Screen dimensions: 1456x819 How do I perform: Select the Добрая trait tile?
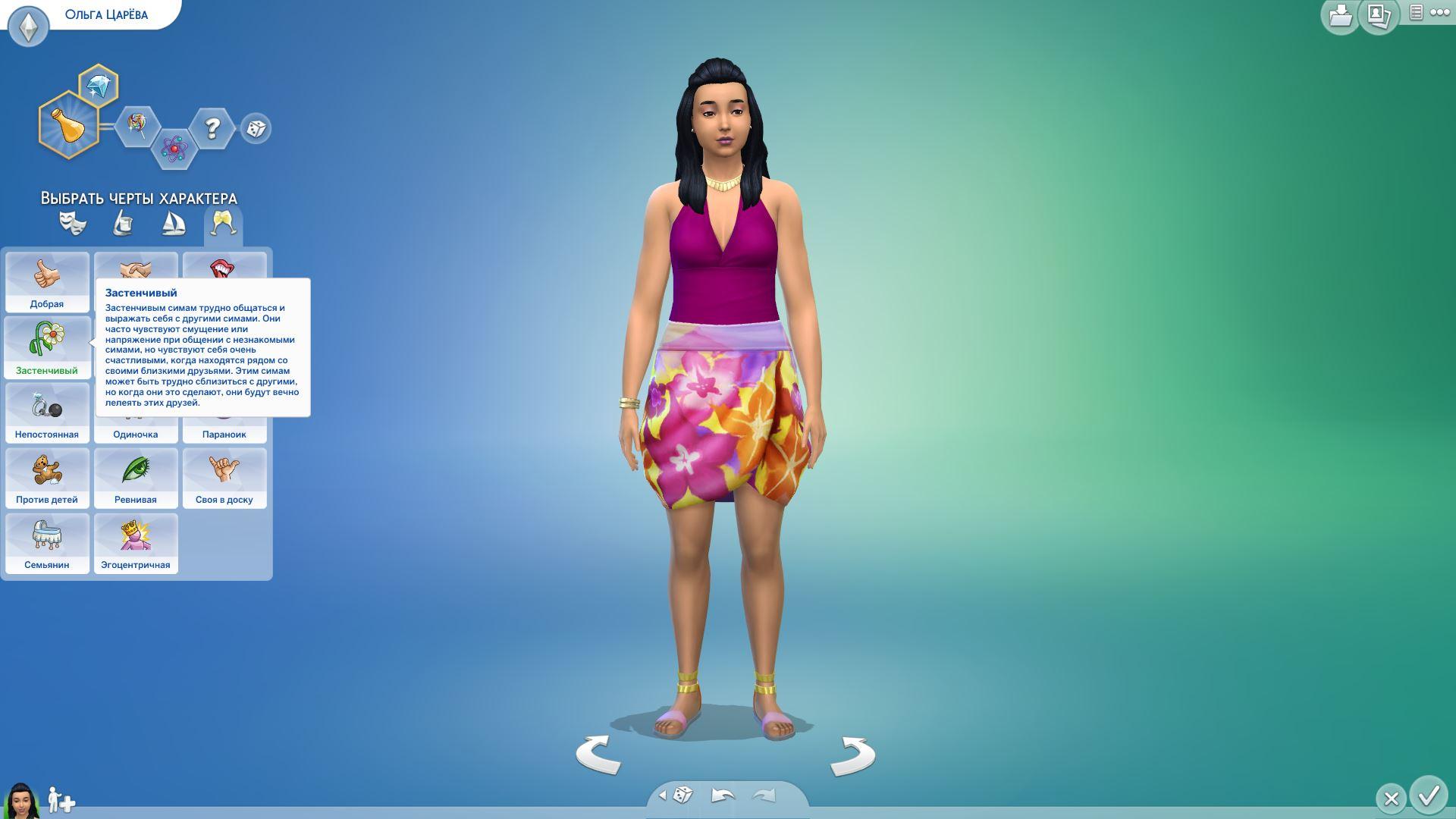pos(47,282)
